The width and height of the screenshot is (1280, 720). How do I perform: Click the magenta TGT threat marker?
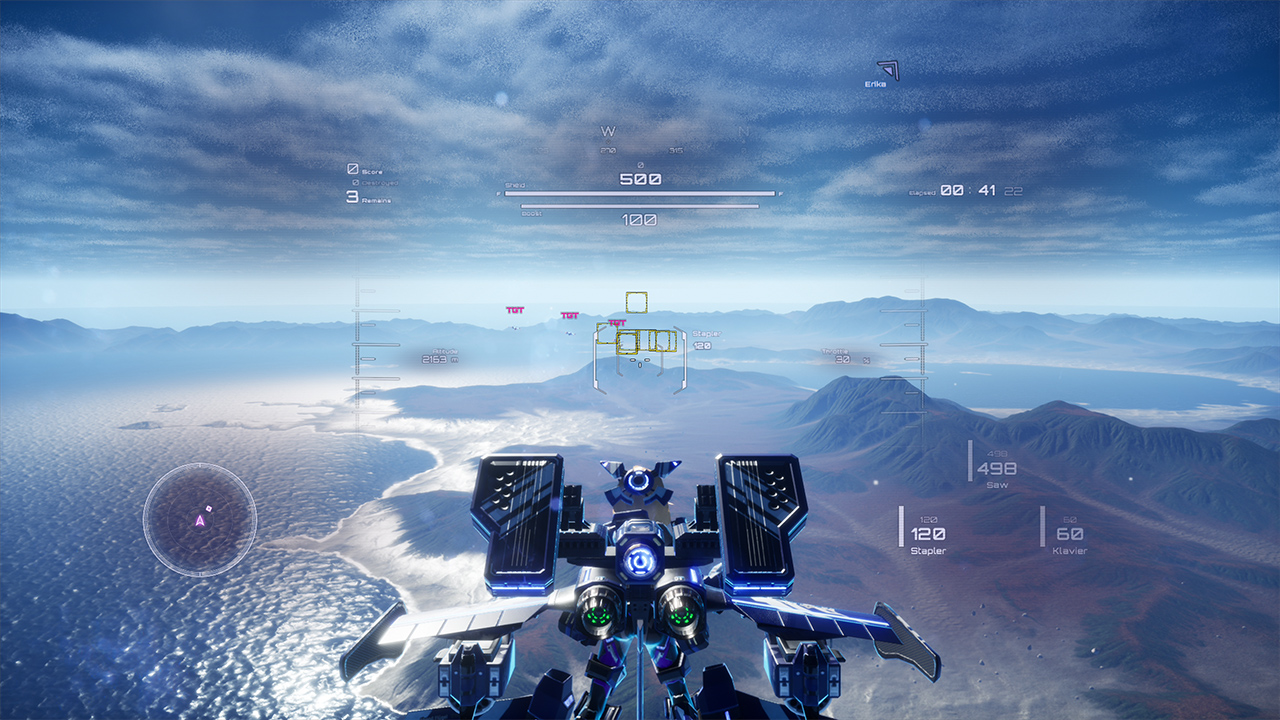click(x=616, y=322)
